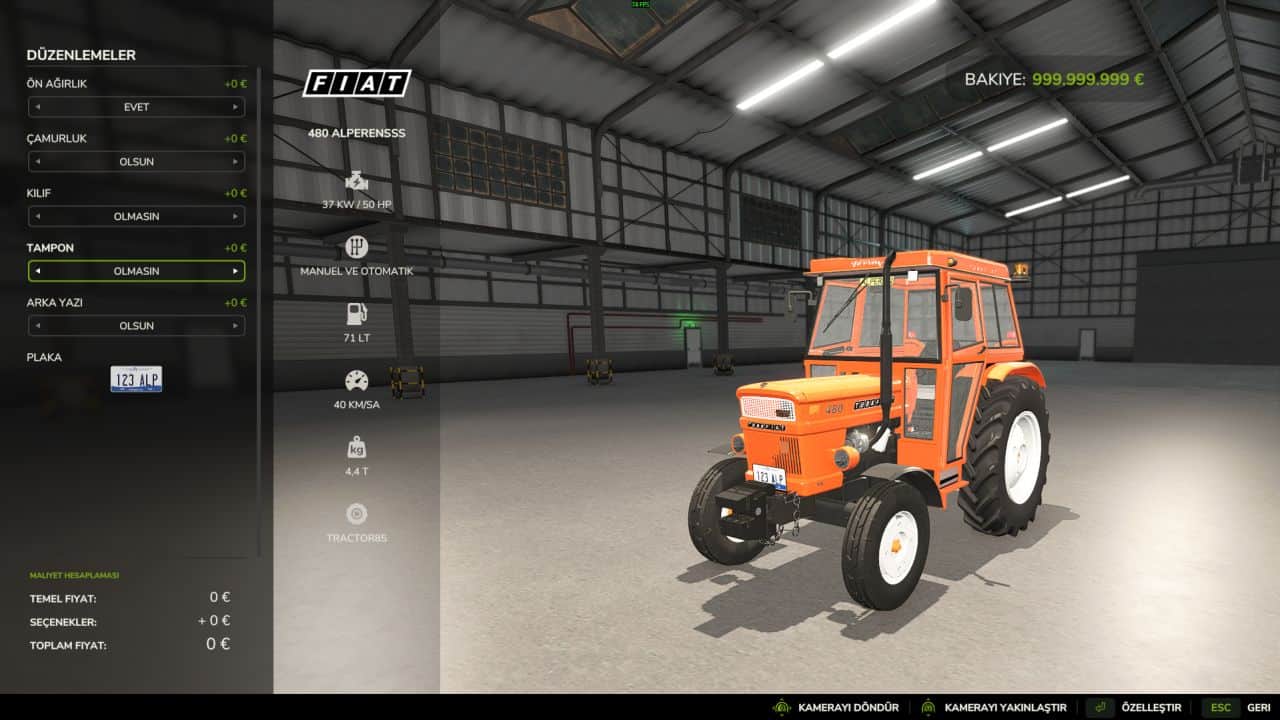Select the engine power icon showing 37 KW
Screen dimensions: 1280x720
(x=357, y=183)
